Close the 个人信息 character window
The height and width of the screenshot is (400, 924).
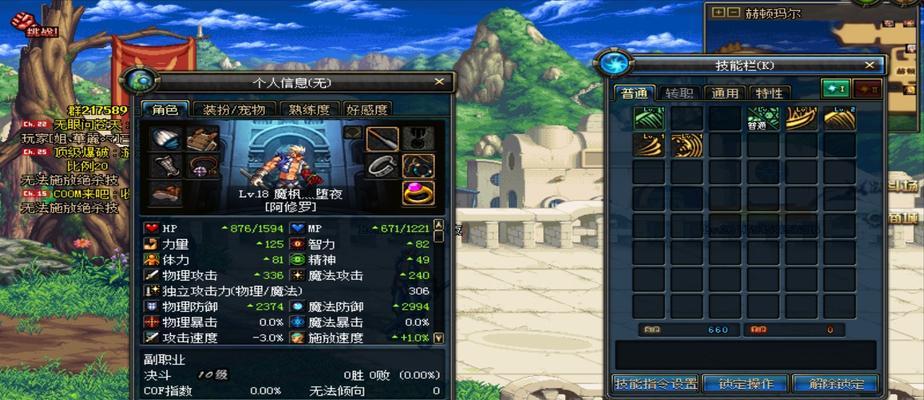pos(438,82)
